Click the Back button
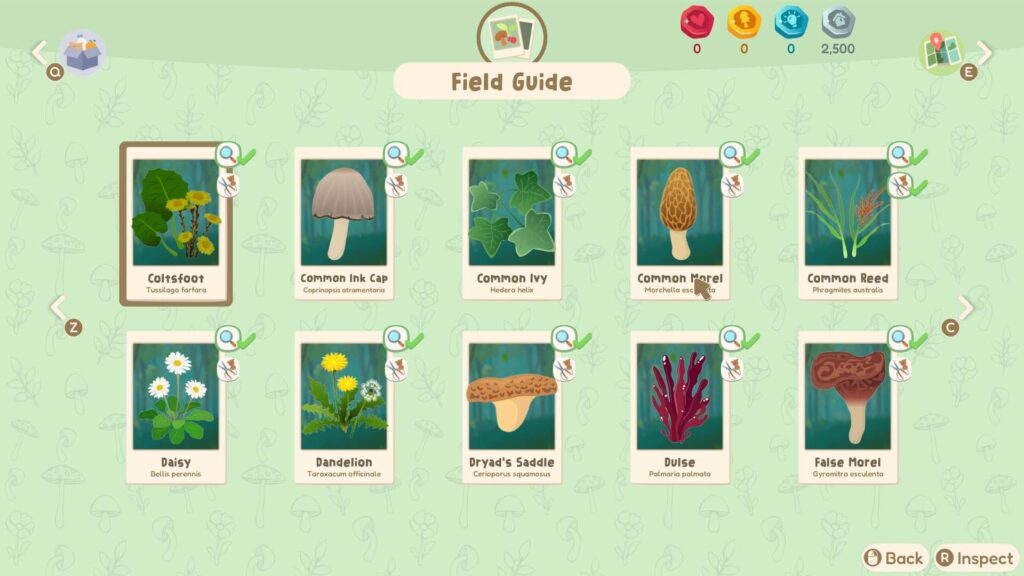 tap(894, 558)
